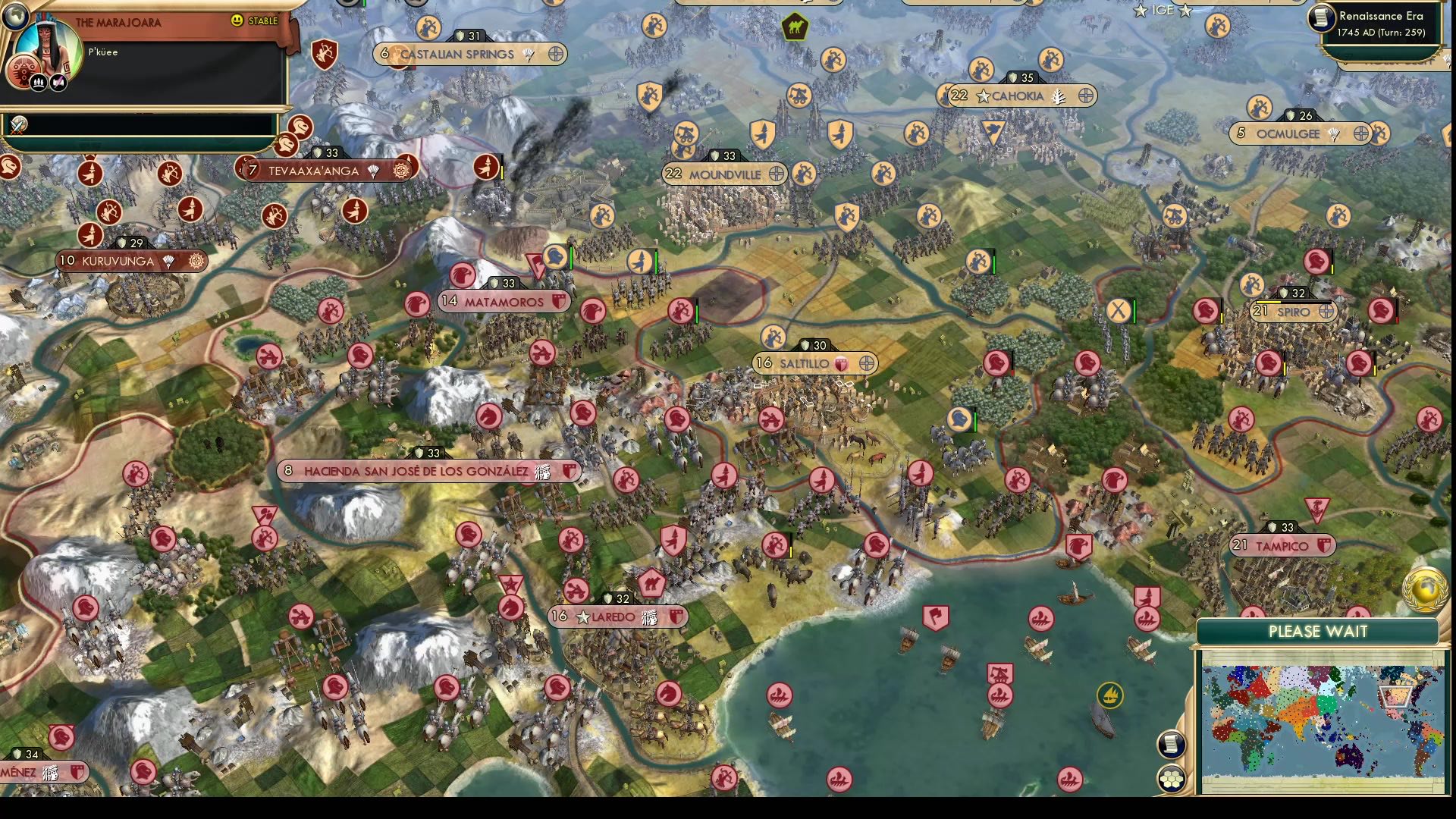This screenshot has height=819, width=1456.
Task: Select the city of Saltillo by its name
Action: [805, 363]
